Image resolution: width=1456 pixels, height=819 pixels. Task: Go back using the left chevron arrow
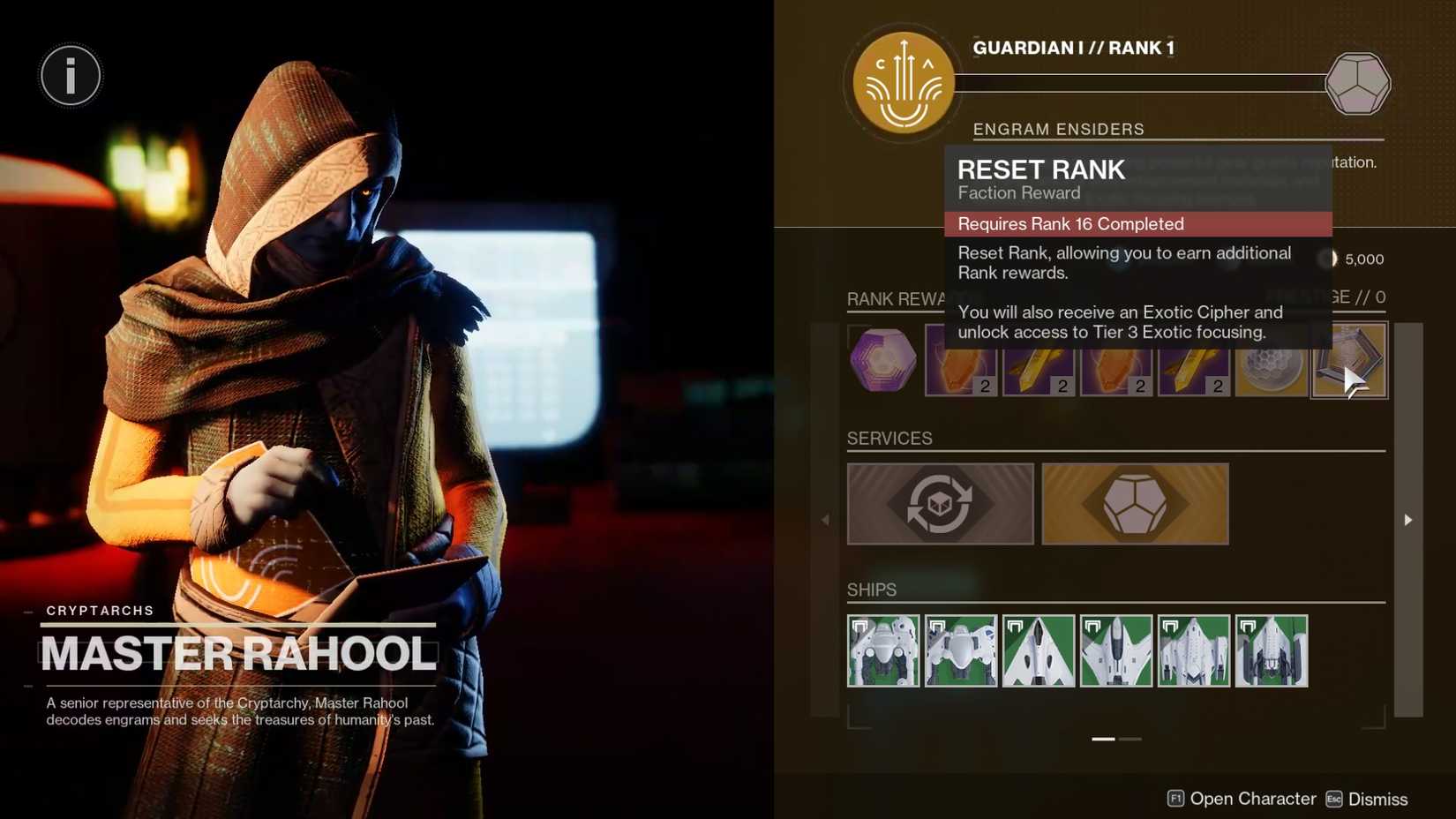pyautogui.click(x=824, y=520)
